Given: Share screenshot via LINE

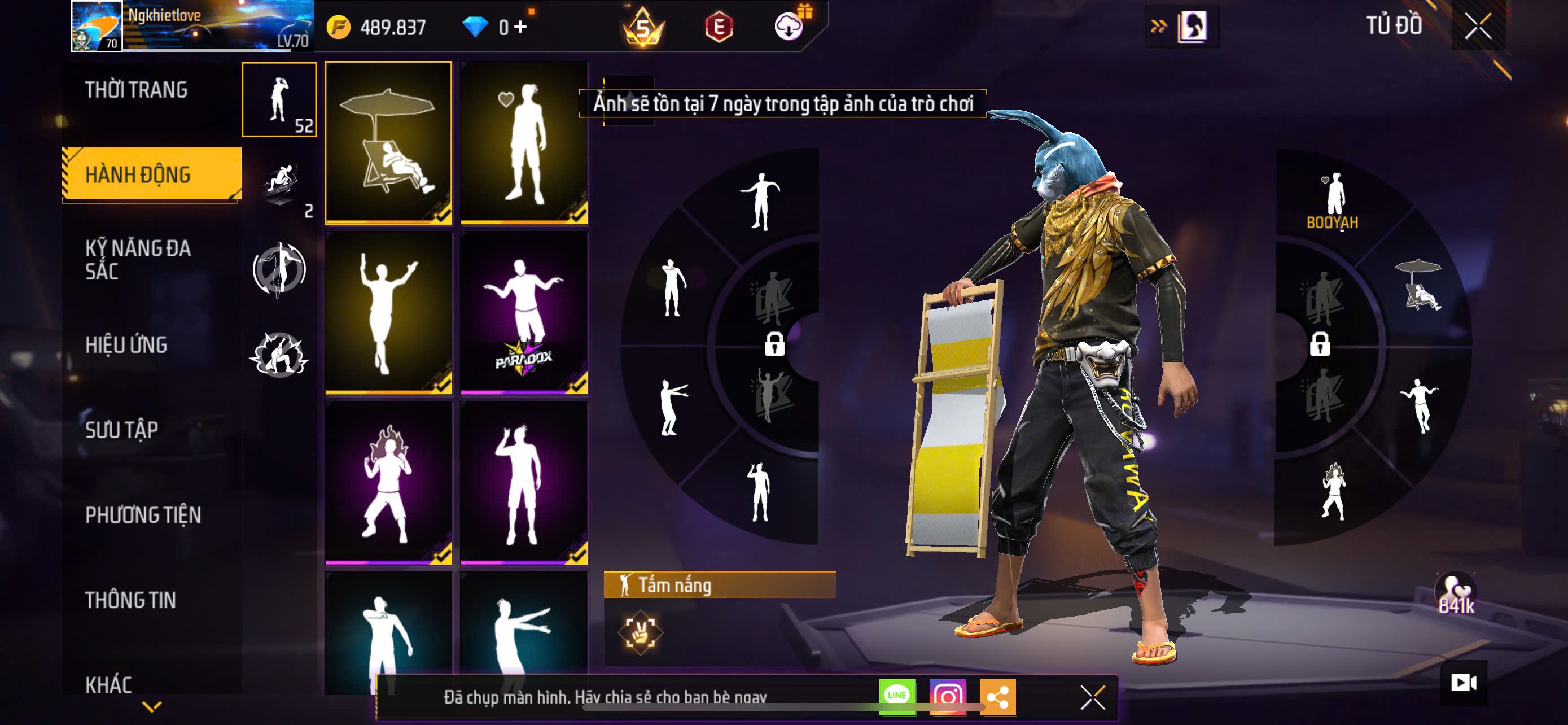Looking at the screenshot, I should click(x=897, y=696).
